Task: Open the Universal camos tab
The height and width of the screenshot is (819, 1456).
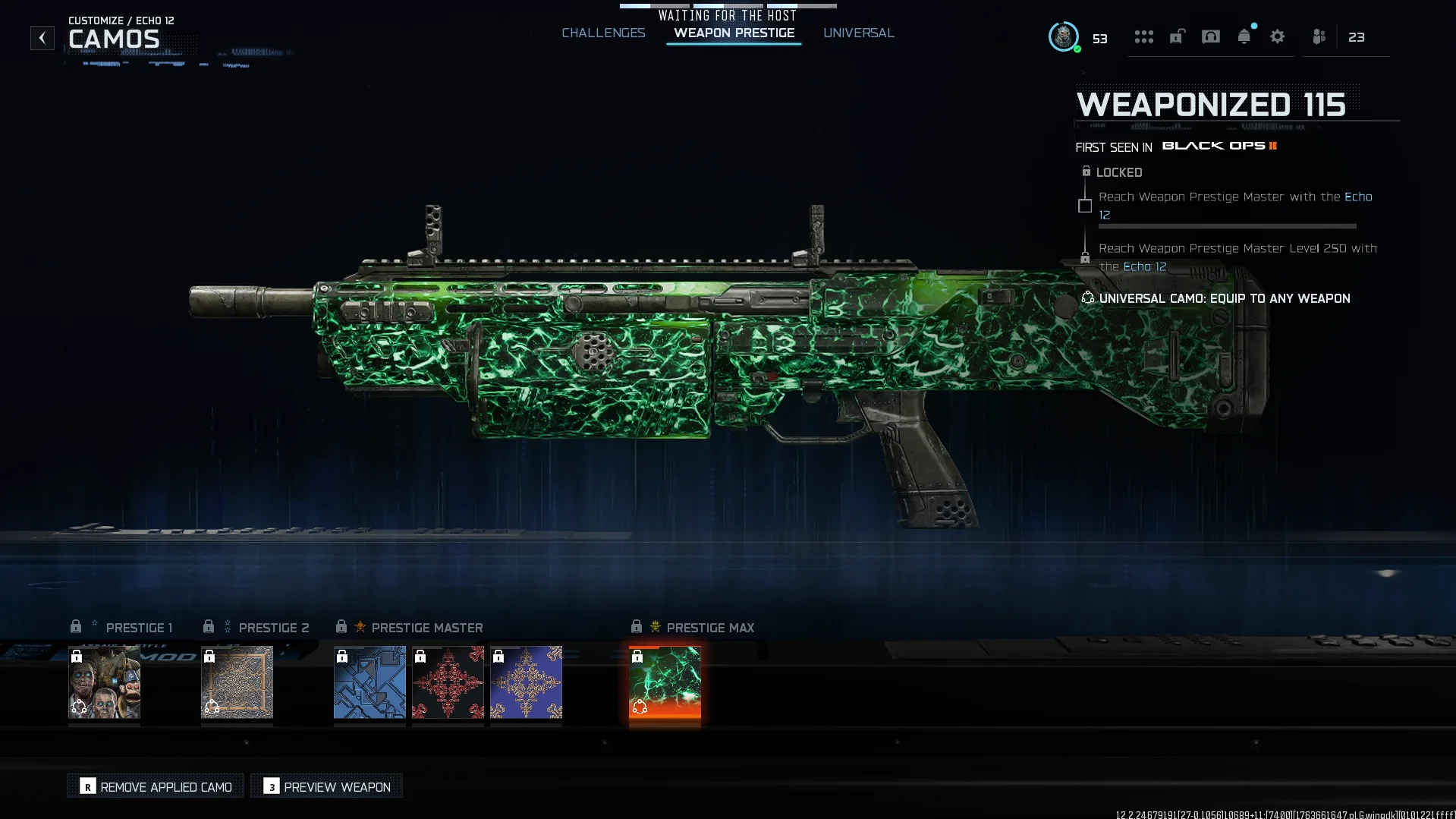Action: tap(858, 33)
